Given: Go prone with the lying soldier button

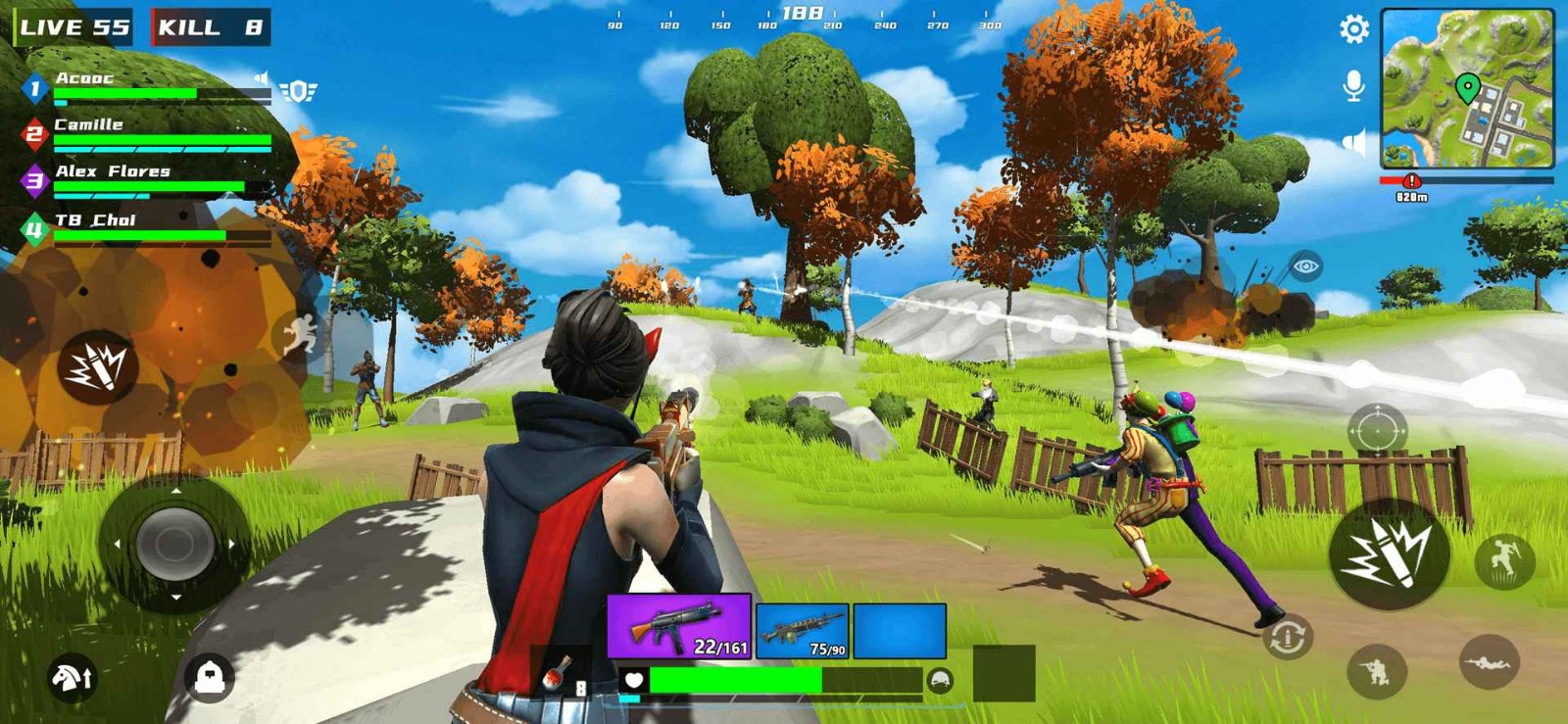Looking at the screenshot, I should (1489, 663).
